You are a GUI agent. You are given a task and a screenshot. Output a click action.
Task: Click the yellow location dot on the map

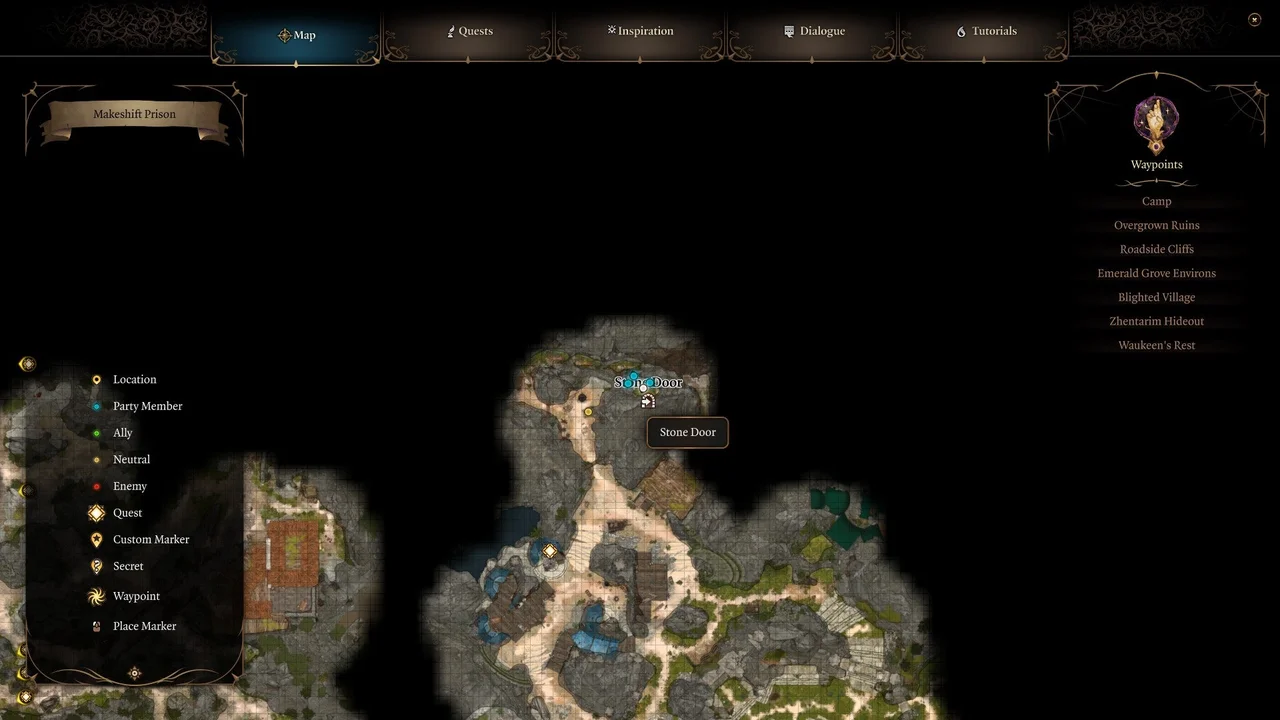(x=588, y=411)
